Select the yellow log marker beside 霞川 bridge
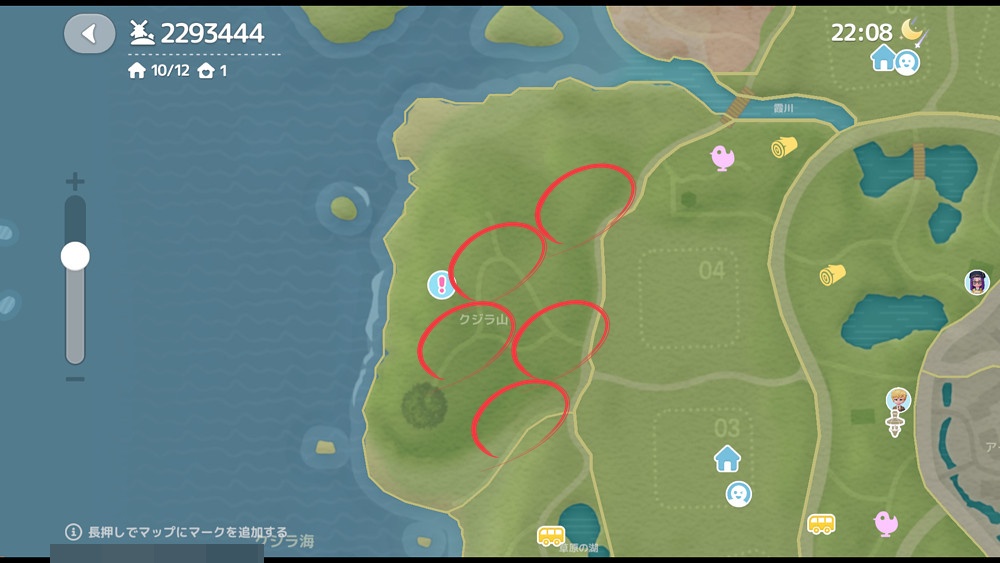The image size is (1000, 563). (784, 148)
